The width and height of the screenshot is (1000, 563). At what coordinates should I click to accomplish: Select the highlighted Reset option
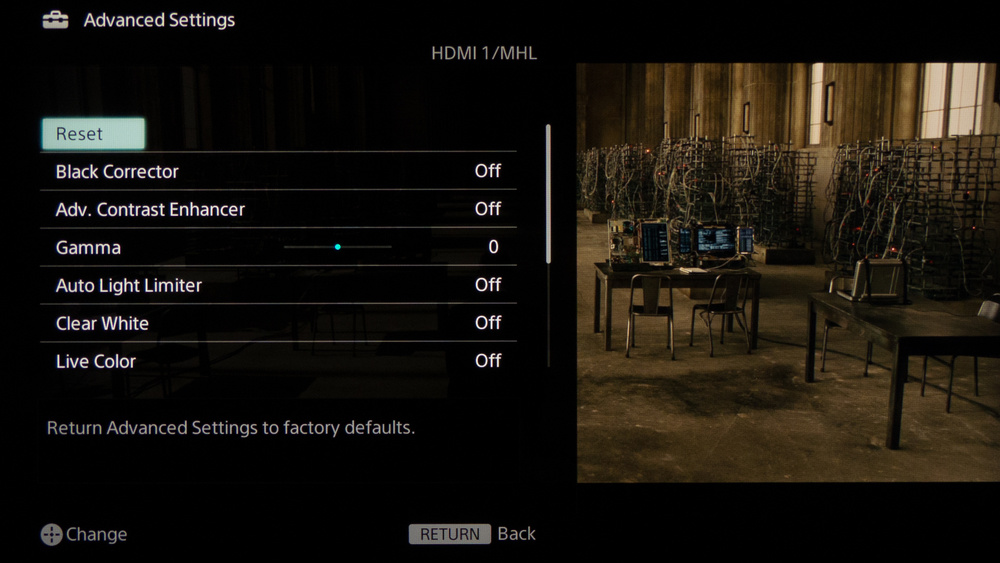[x=93, y=134]
